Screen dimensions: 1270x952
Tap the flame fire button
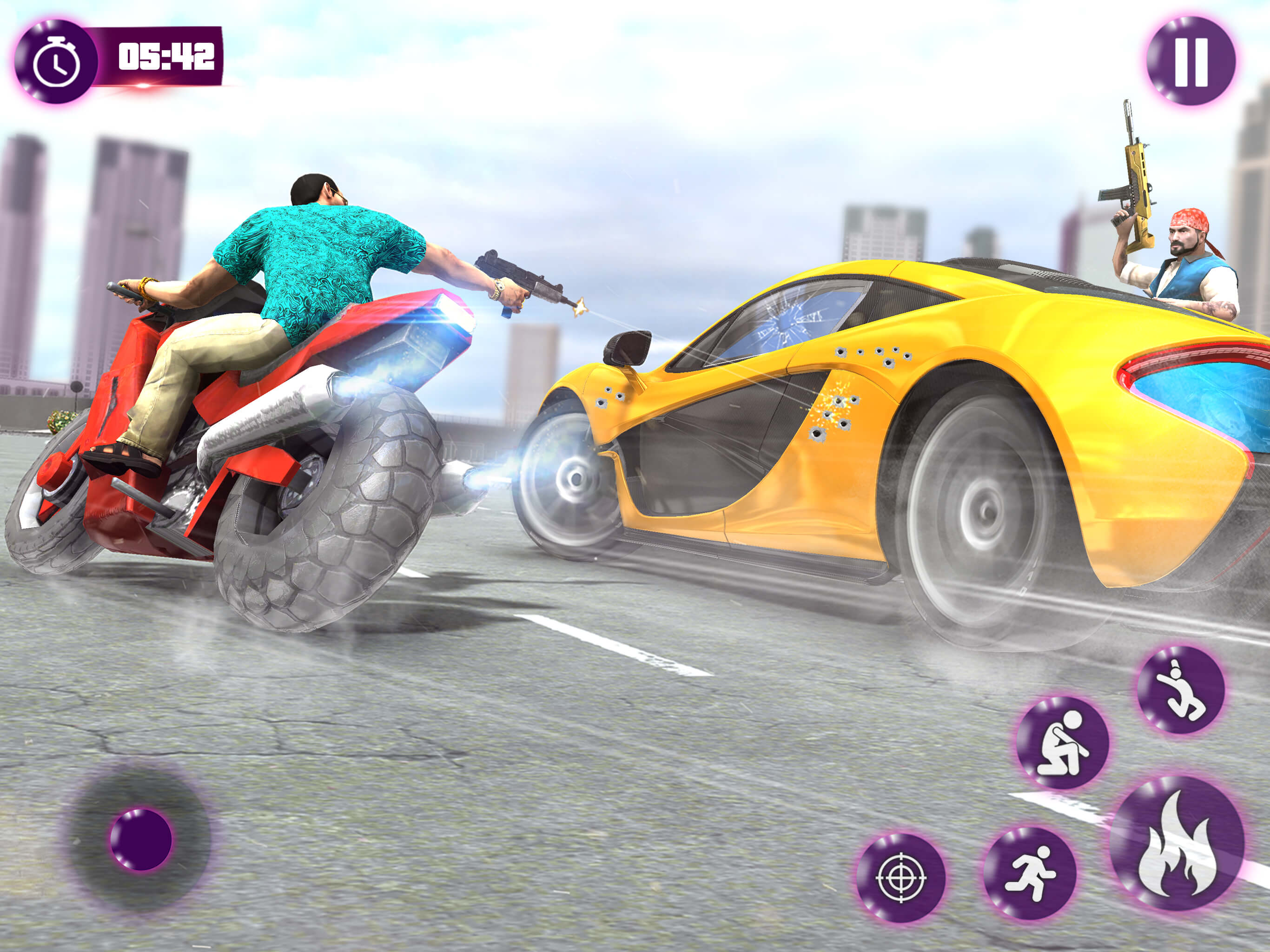click(x=1177, y=843)
